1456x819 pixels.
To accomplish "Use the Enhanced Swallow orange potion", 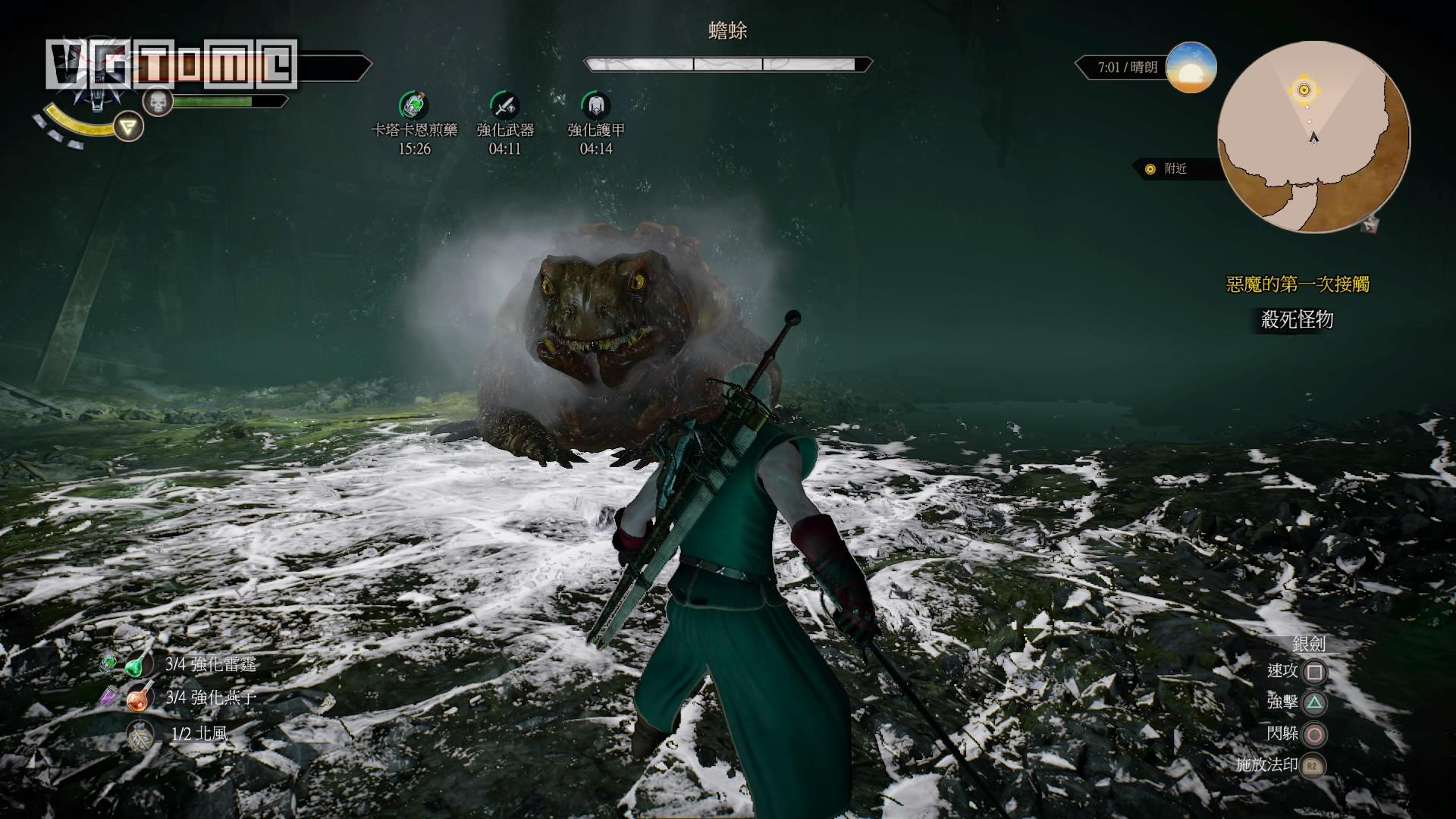I will tap(140, 697).
